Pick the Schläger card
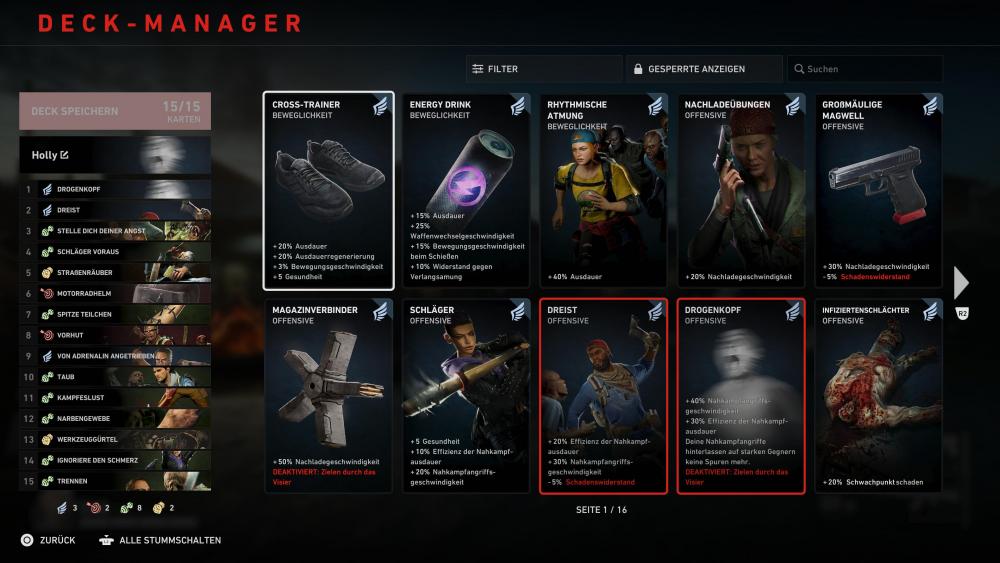 (466, 396)
